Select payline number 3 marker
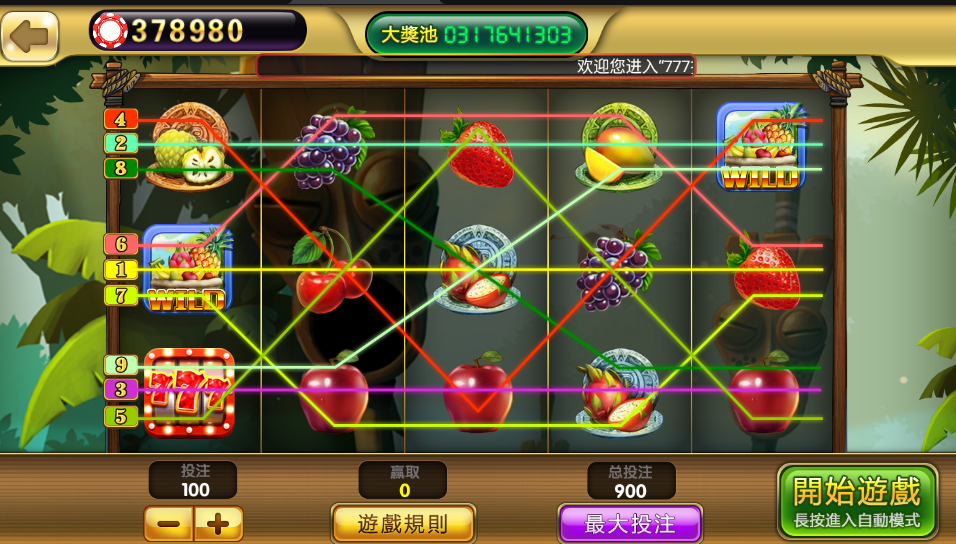This screenshot has width=956, height=544. pyautogui.click(x=120, y=390)
